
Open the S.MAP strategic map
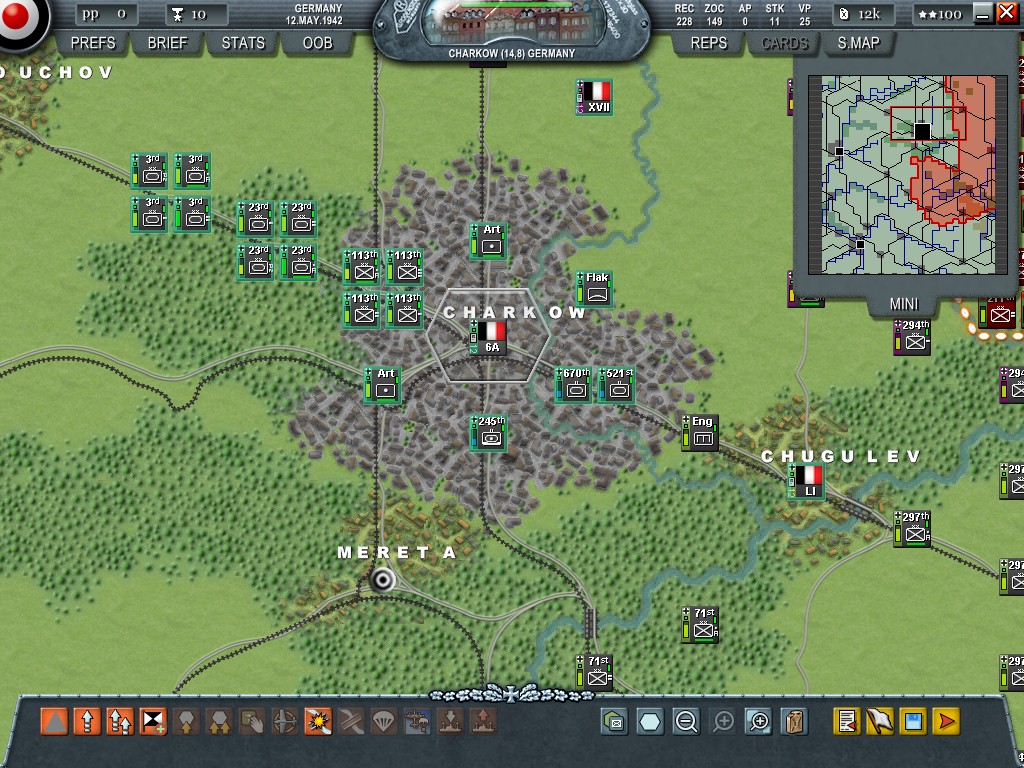point(858,43)
